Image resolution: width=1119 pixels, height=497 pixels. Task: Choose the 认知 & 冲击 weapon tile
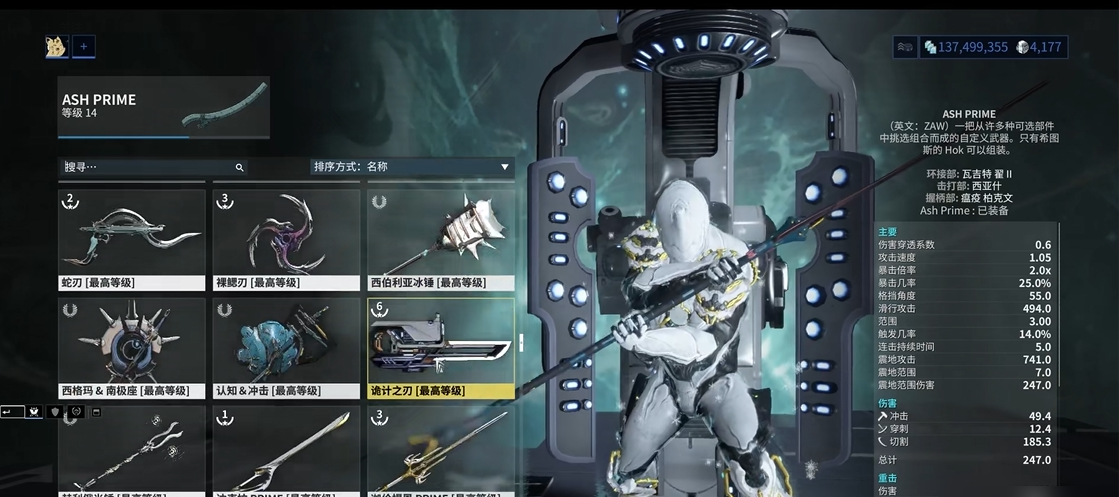pos(286,347)
